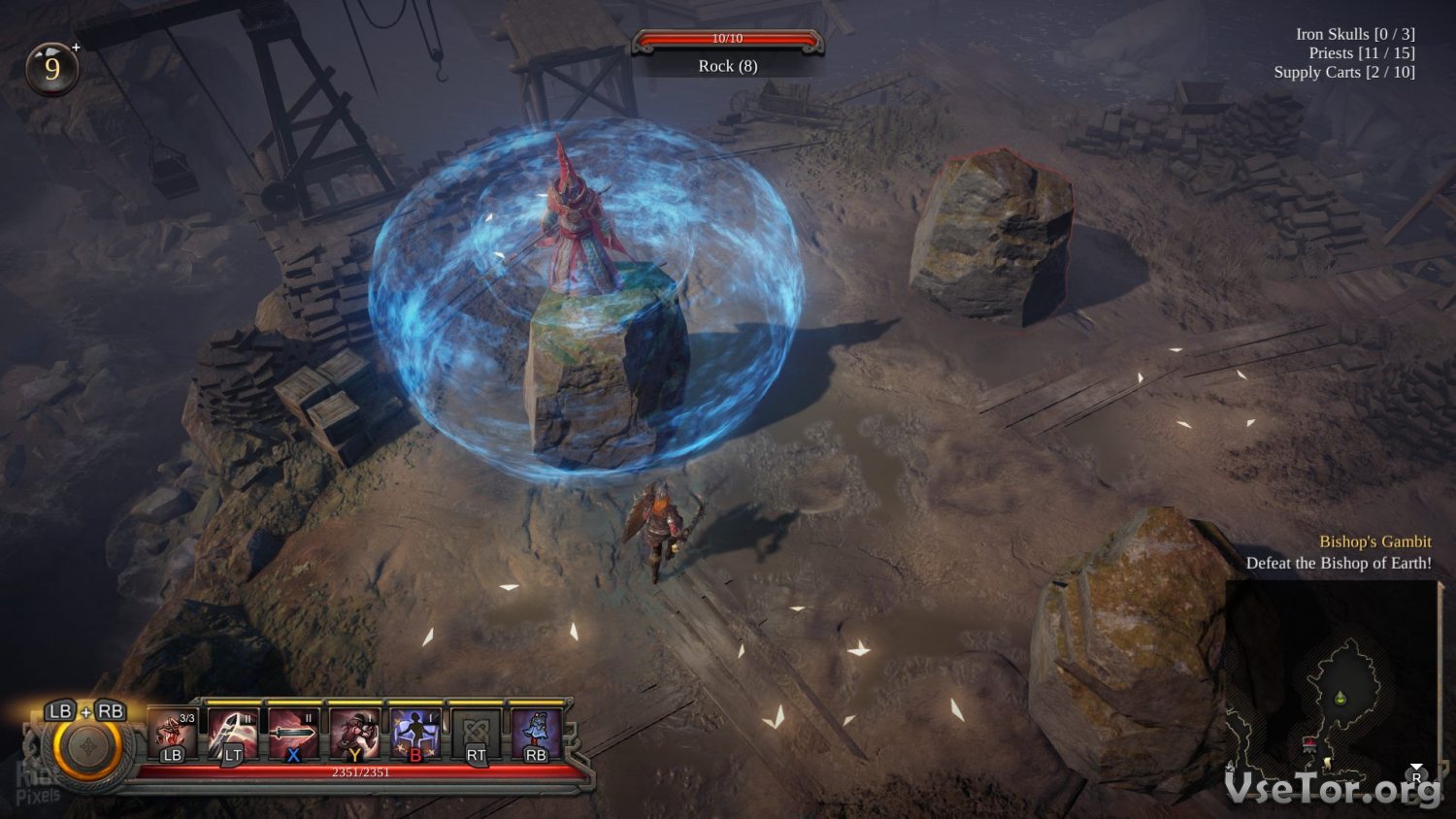Activate the shield slam ability
Screen dimensions: 1456x819
[233, 735]
